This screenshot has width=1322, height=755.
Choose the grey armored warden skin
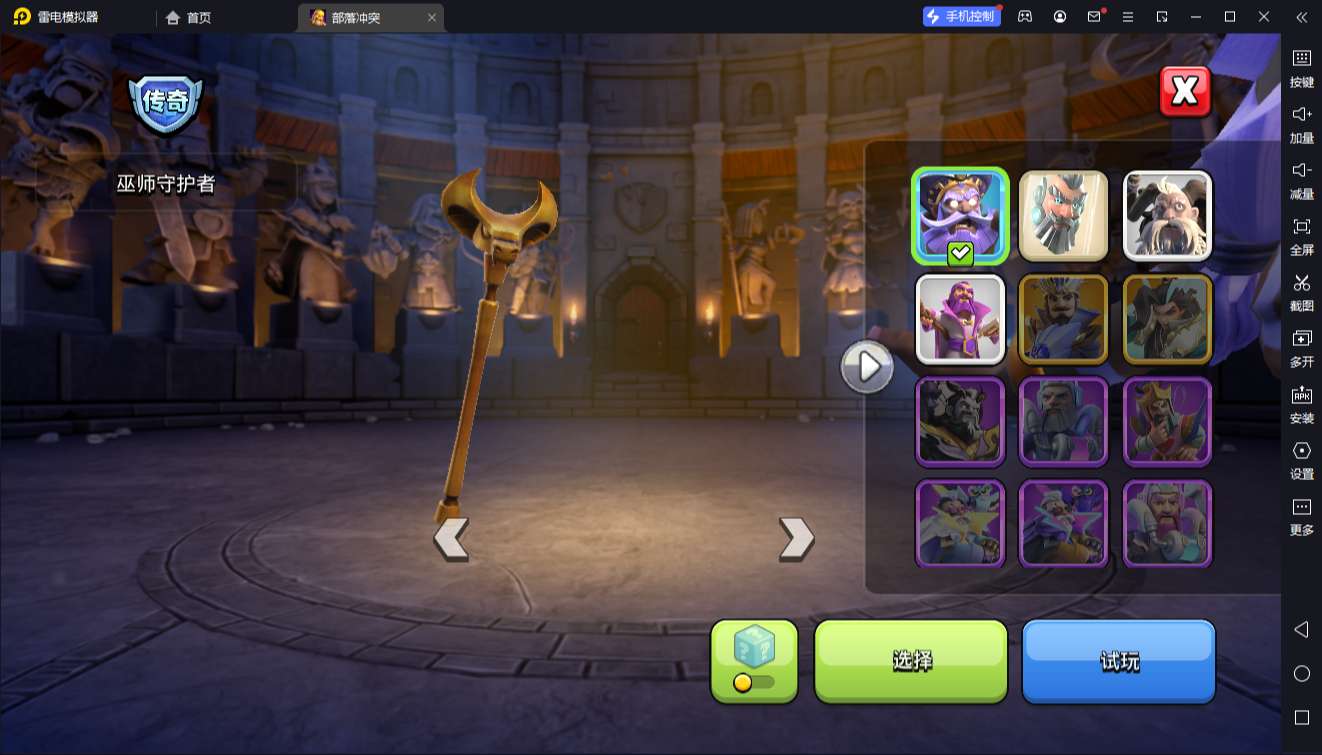1063,422
